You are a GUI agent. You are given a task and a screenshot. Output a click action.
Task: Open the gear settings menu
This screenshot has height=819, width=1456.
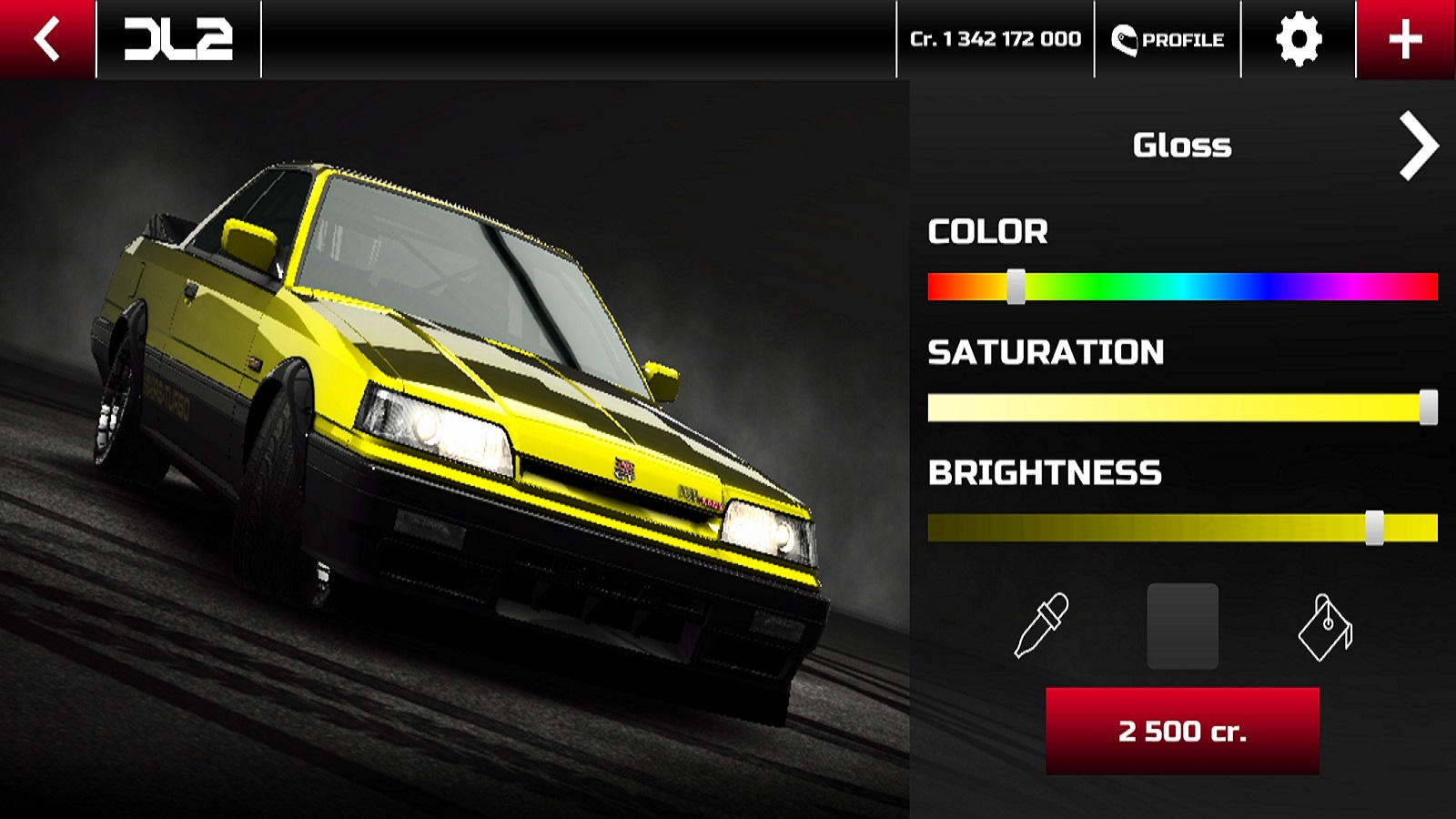pyautogui.click(x=1298, y=39)
